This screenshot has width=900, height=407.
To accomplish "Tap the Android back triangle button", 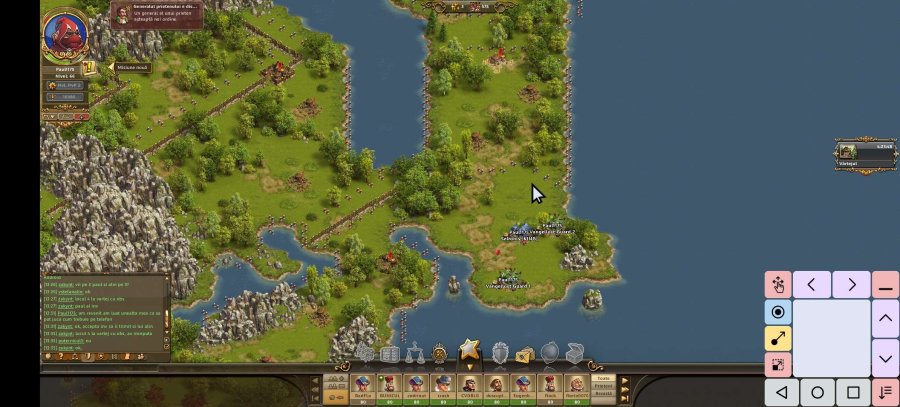I will [782, 392].
